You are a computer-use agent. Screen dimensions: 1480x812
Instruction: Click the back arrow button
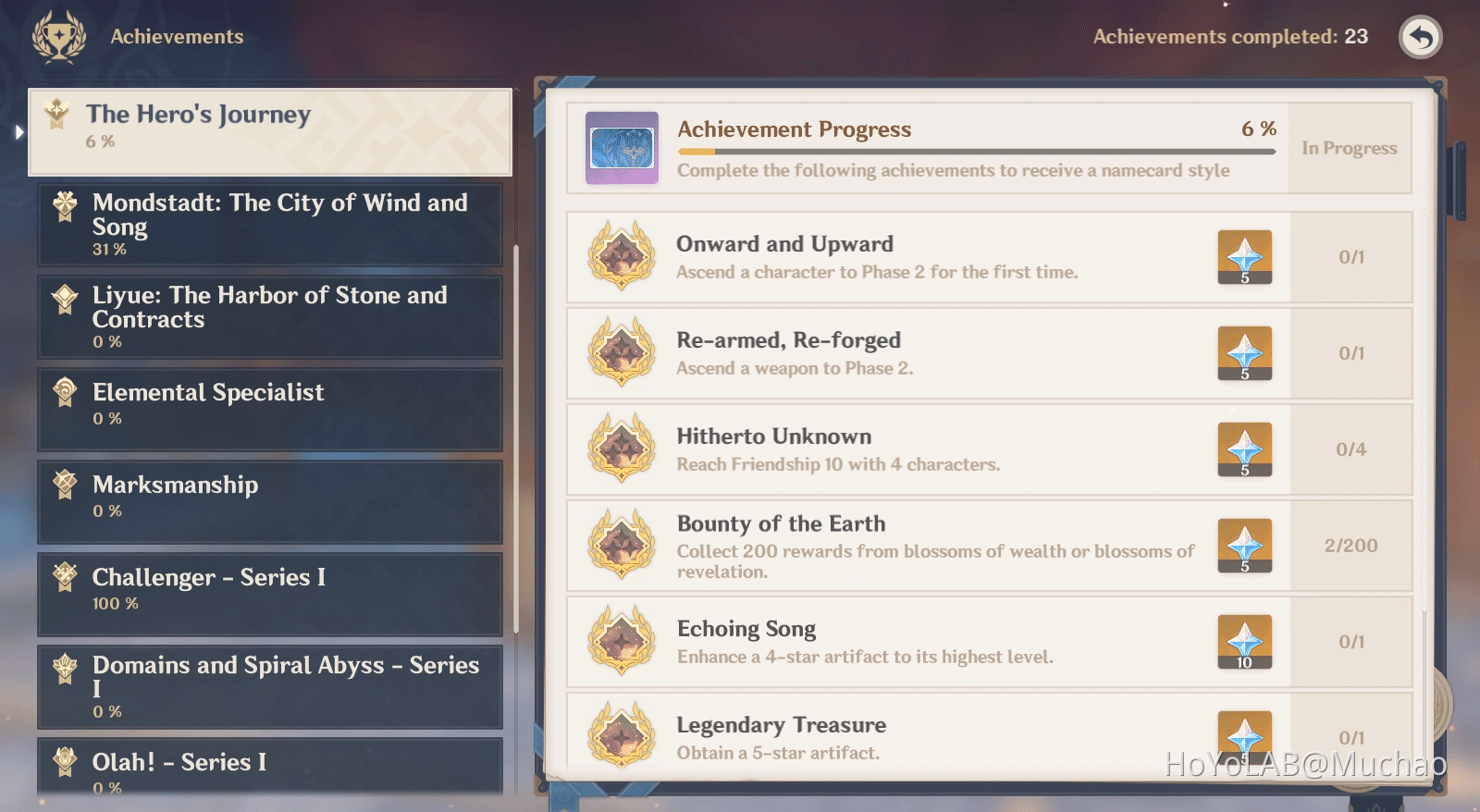click(x=1421, y=38)
